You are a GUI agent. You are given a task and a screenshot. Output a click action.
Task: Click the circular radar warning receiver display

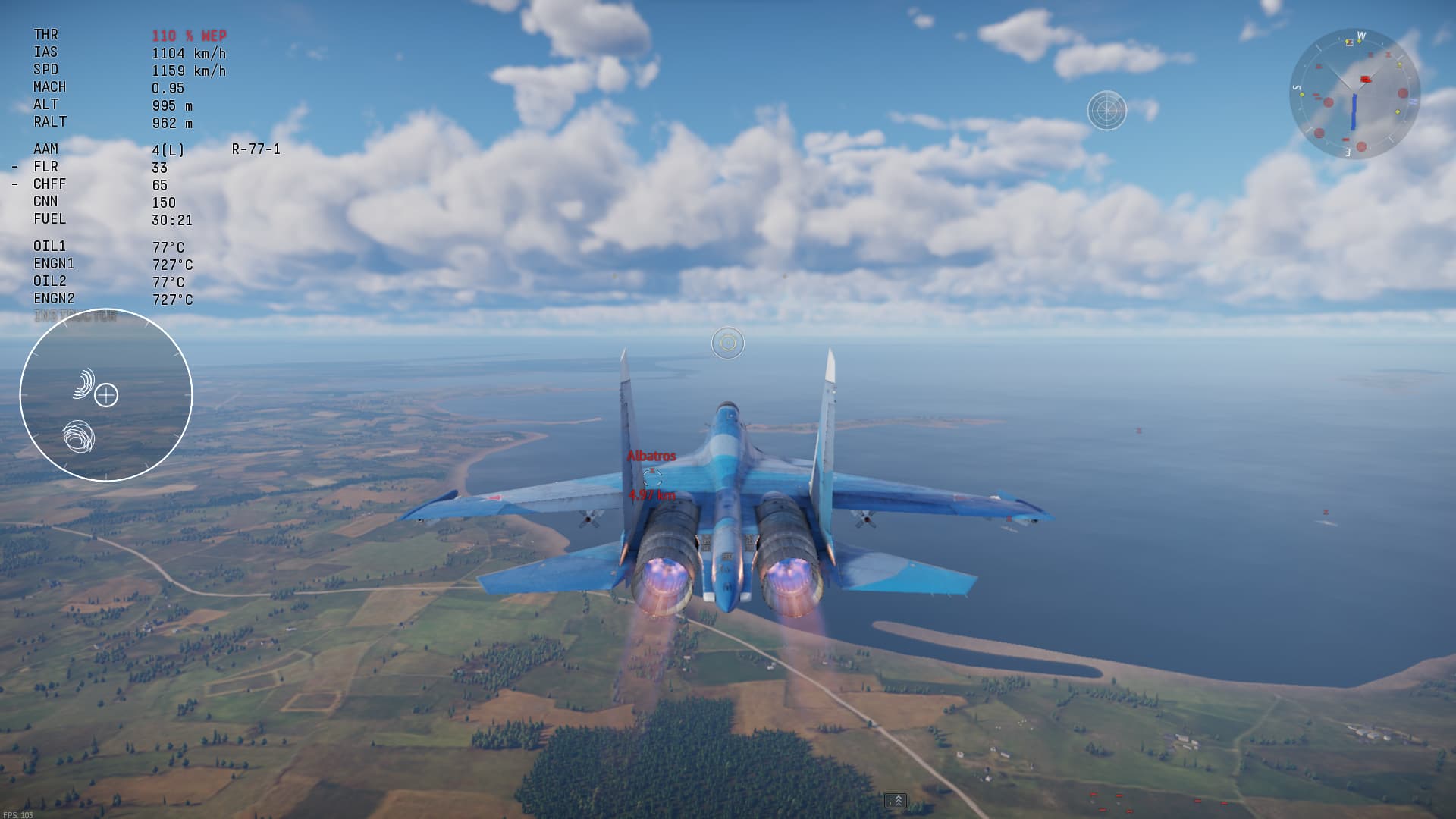pos(106,395)
